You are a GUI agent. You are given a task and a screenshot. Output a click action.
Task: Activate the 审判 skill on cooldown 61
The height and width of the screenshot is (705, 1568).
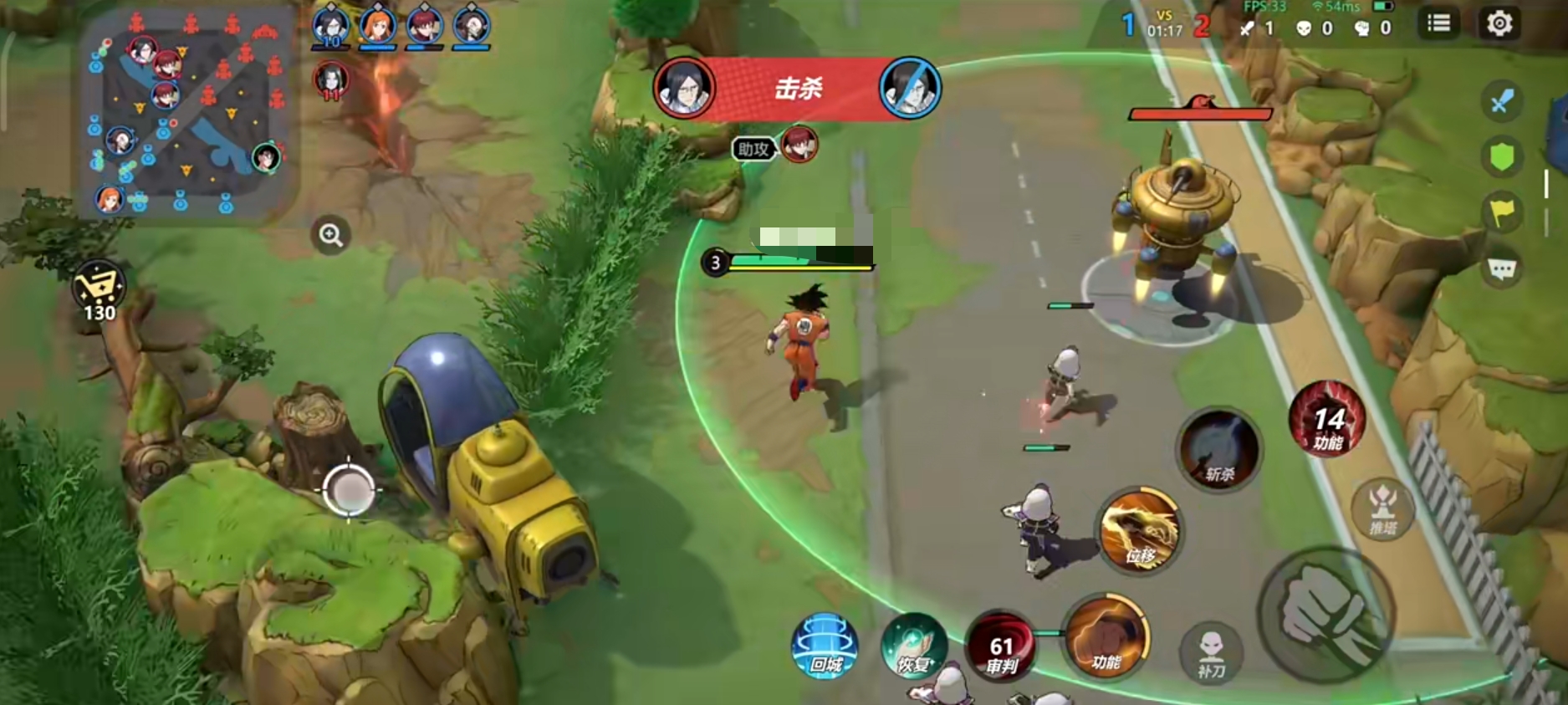[x=1001, y=650]
